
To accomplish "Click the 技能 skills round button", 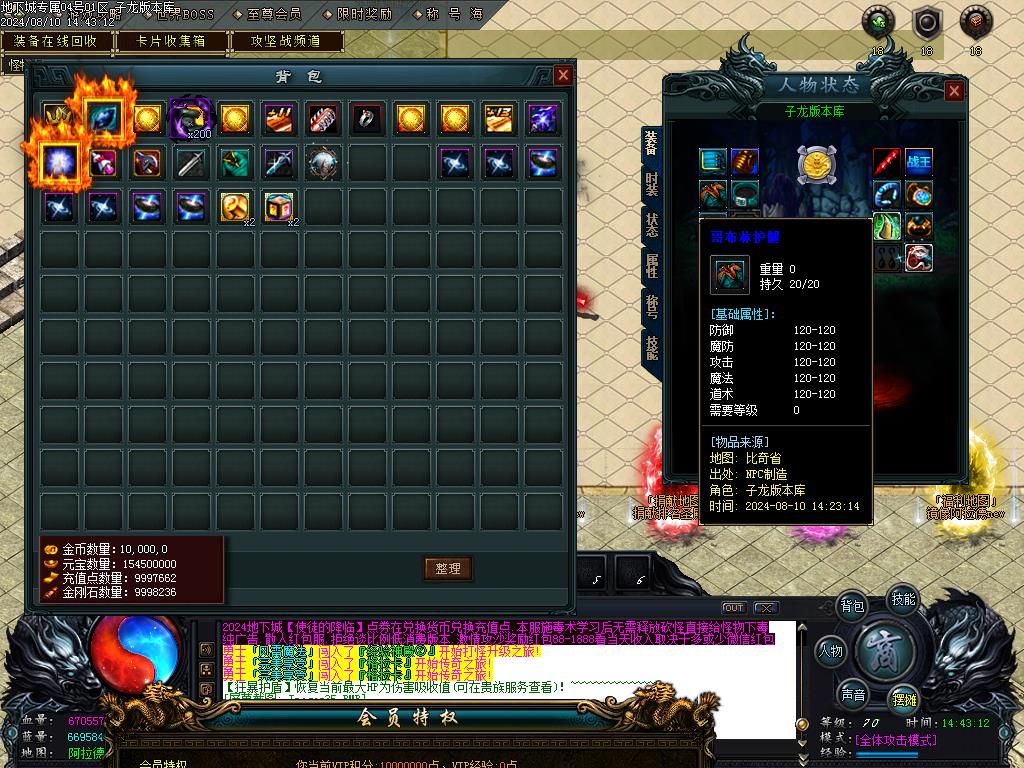I will (x=903, y=599).
